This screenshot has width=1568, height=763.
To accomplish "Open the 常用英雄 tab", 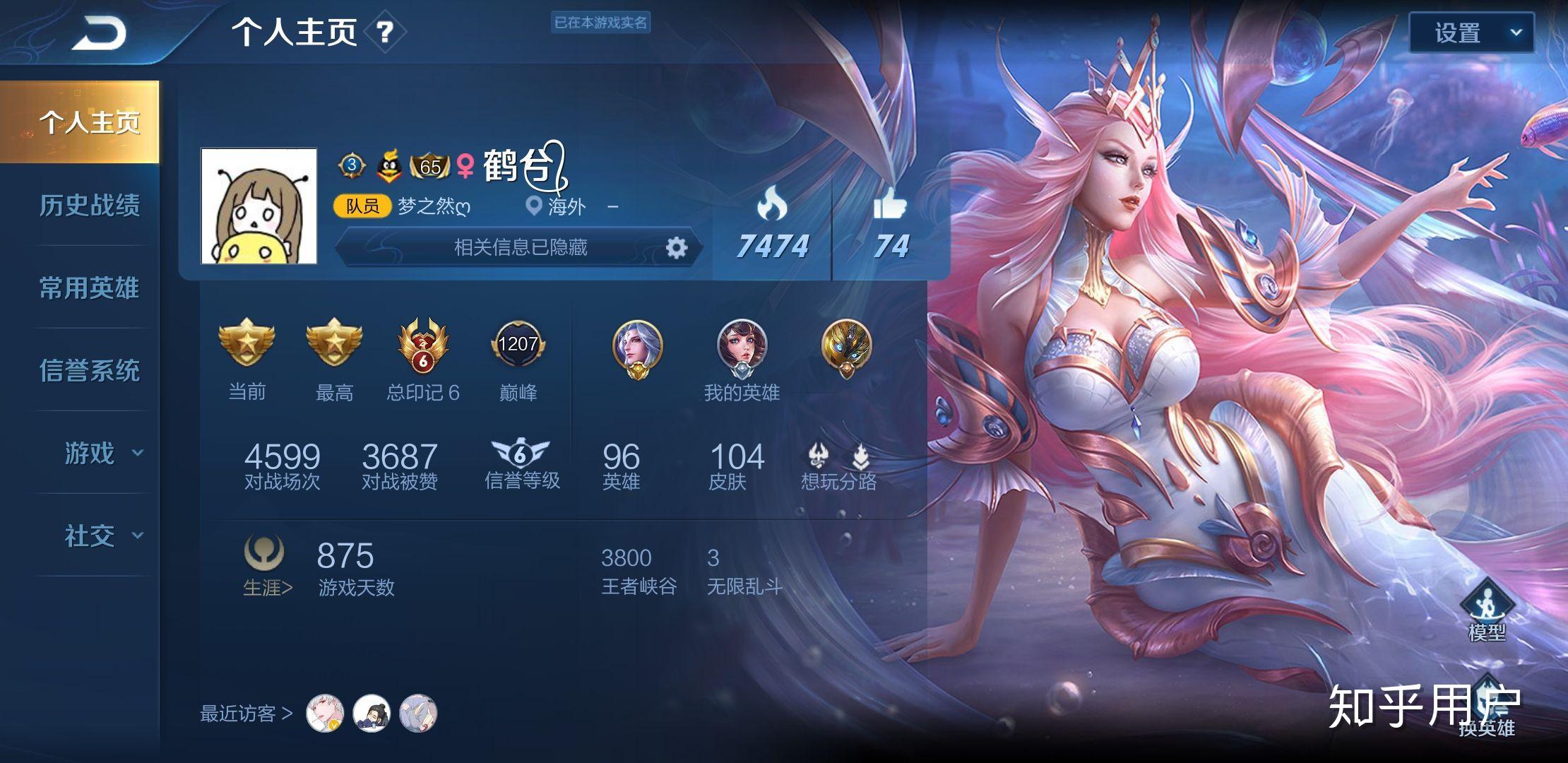I will (x=89, y=288).
